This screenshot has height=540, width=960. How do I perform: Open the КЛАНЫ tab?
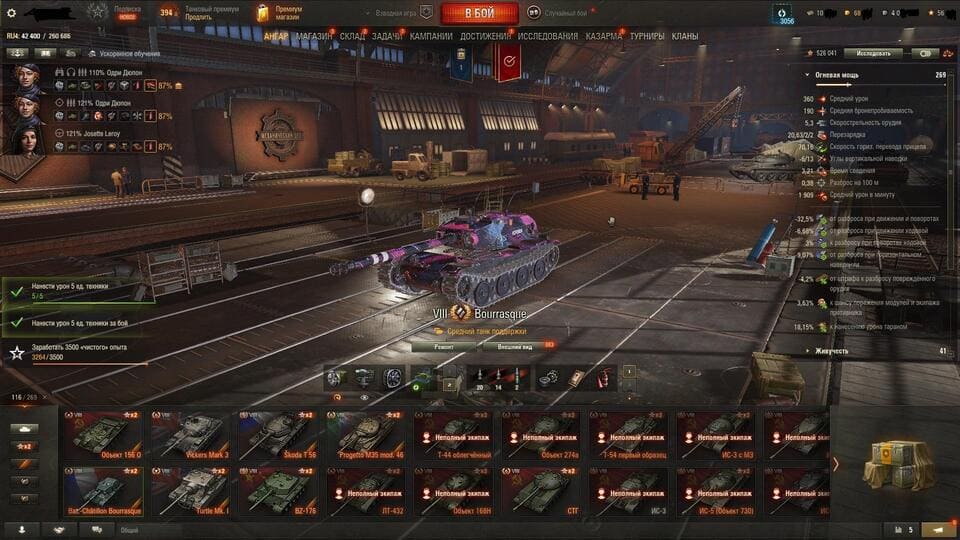click(x=685, y=37)
